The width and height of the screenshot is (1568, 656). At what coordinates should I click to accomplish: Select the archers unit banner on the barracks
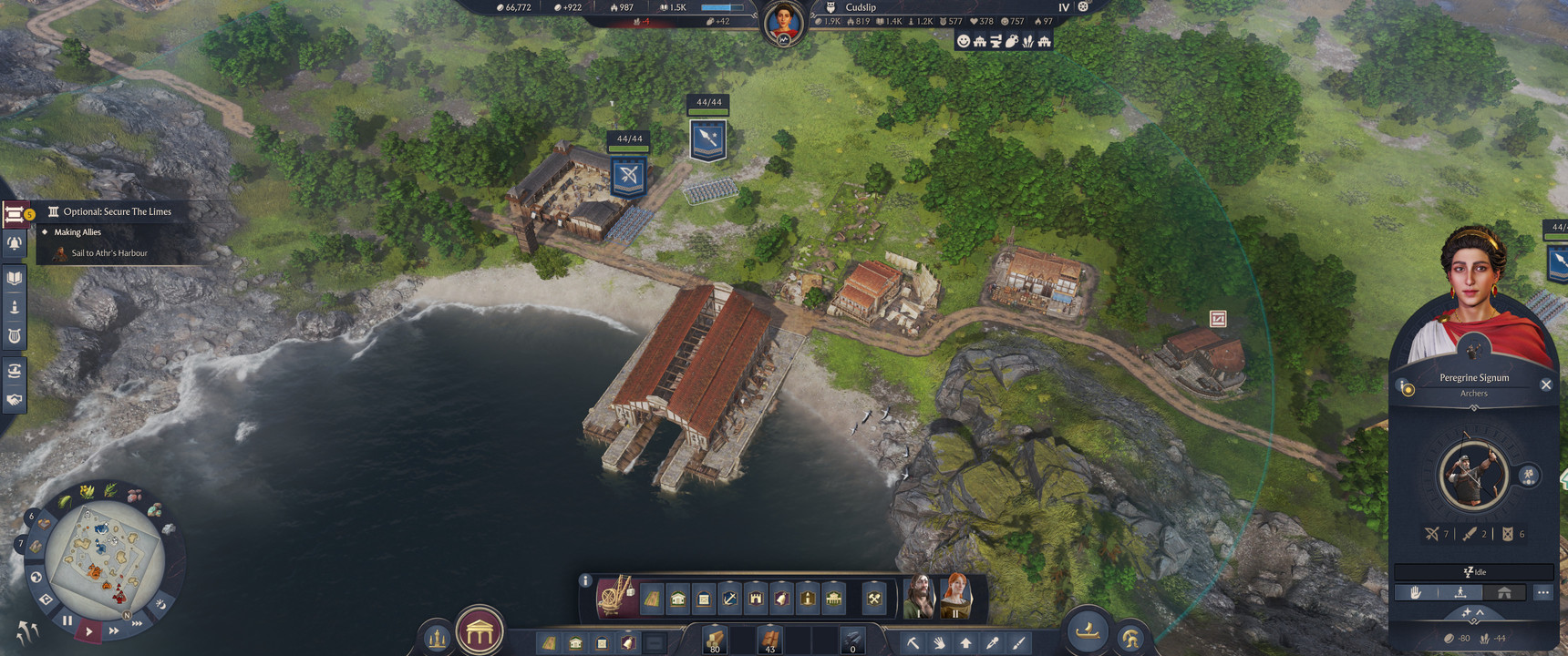(628, 175)
